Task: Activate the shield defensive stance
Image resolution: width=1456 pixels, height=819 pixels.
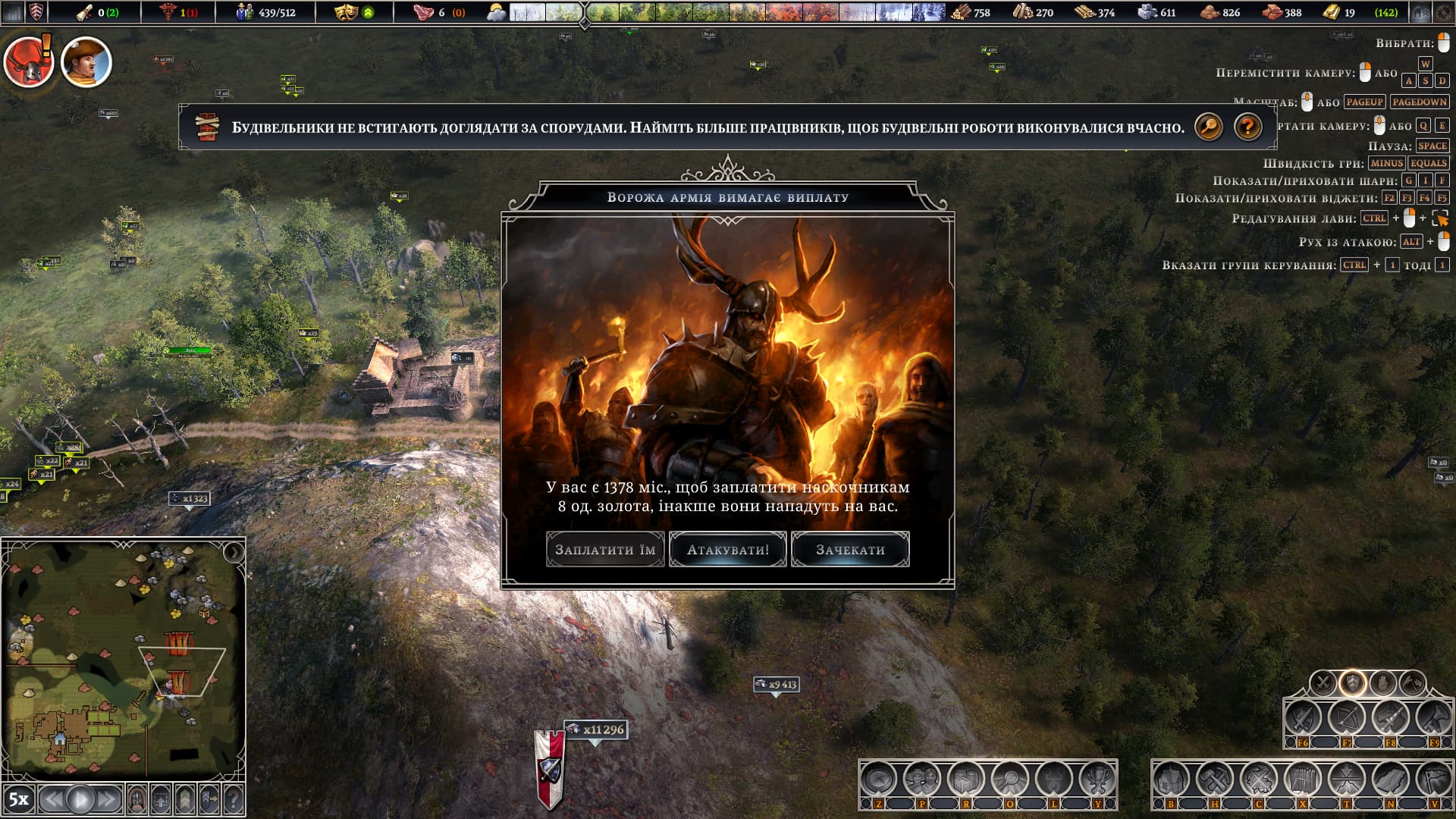Action: click(1352, 682)
